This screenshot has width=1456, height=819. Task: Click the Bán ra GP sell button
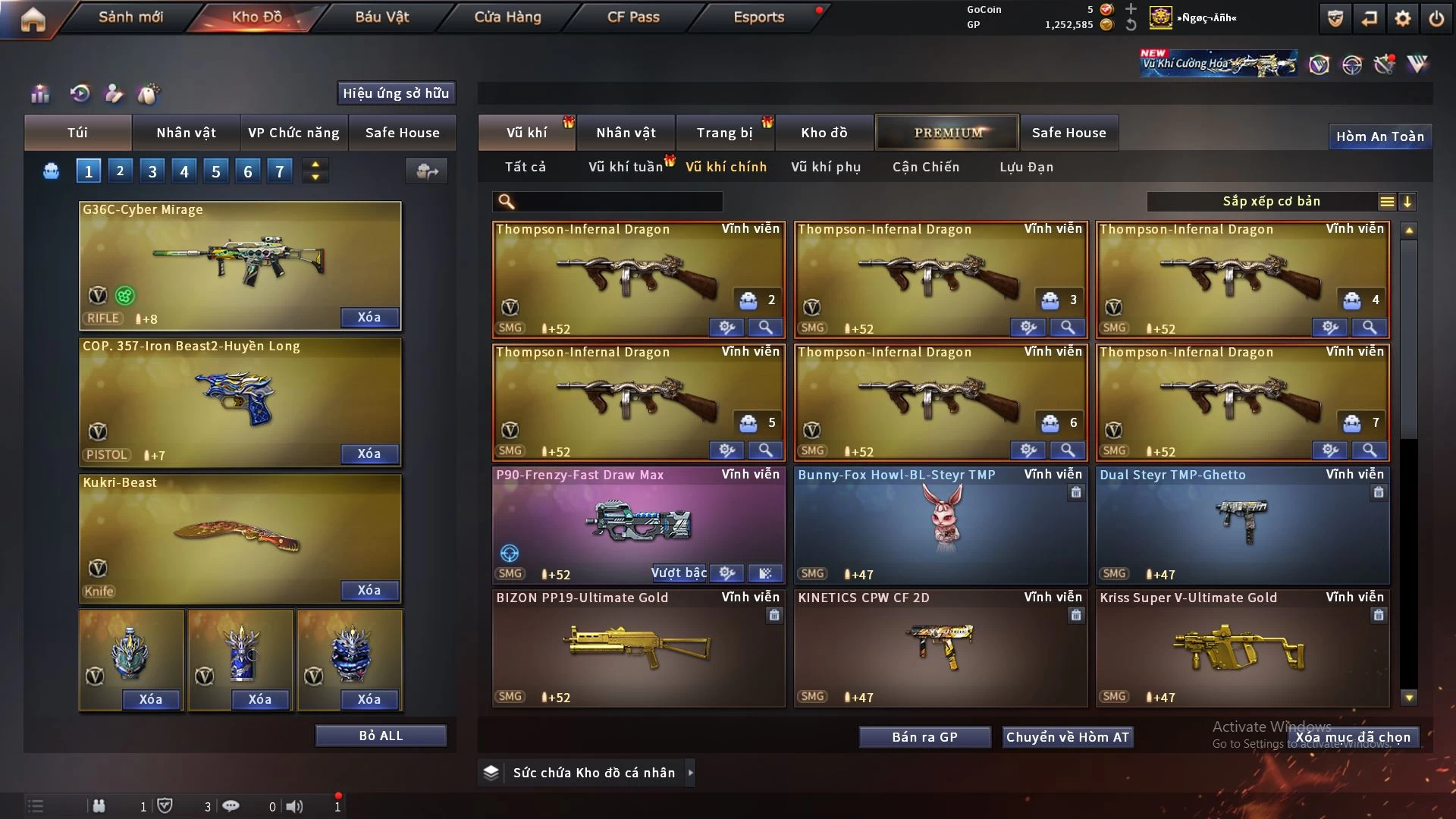tap(924, 737)
